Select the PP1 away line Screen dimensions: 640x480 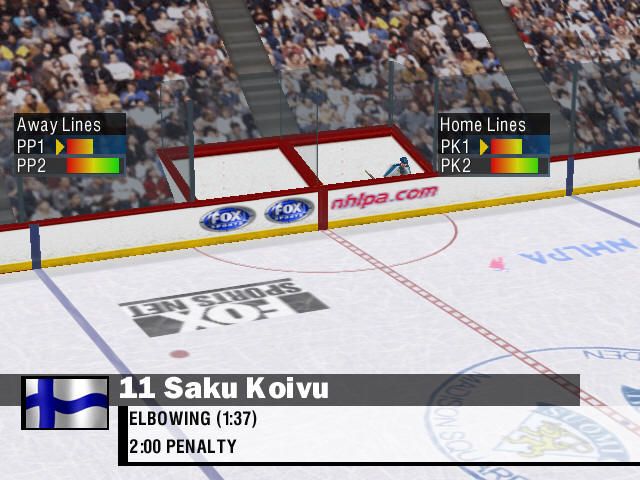pos(70,146)
